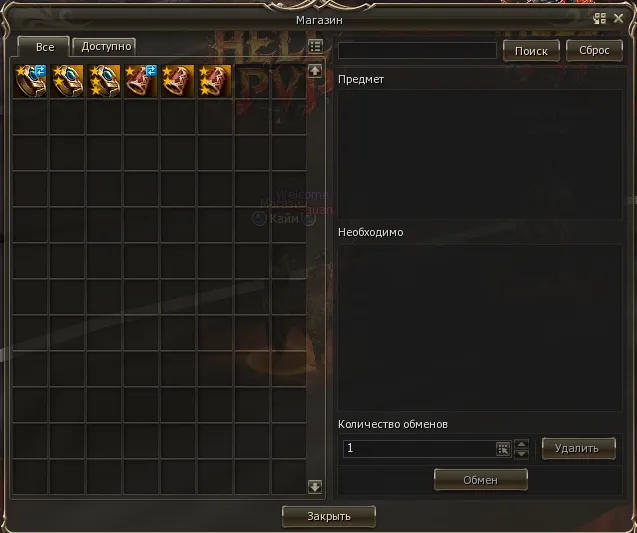Click the "Удалить" button
Viewport: 637px width, 533px height.
(578, 448)
